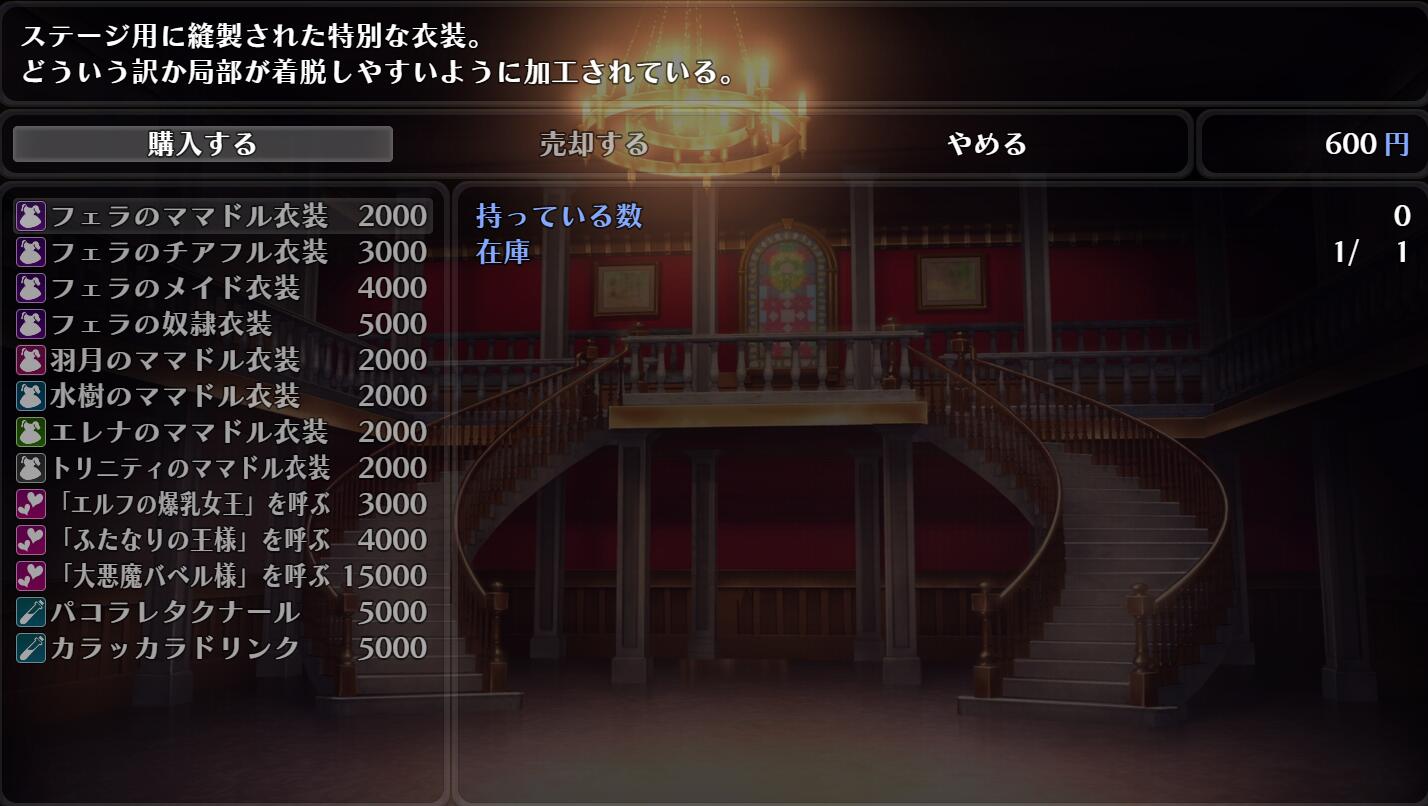This screenshot has width=1428, height=806.
Task: Switch to the 売却する tab
Action: pyautogui.click(x=597, y=144)
